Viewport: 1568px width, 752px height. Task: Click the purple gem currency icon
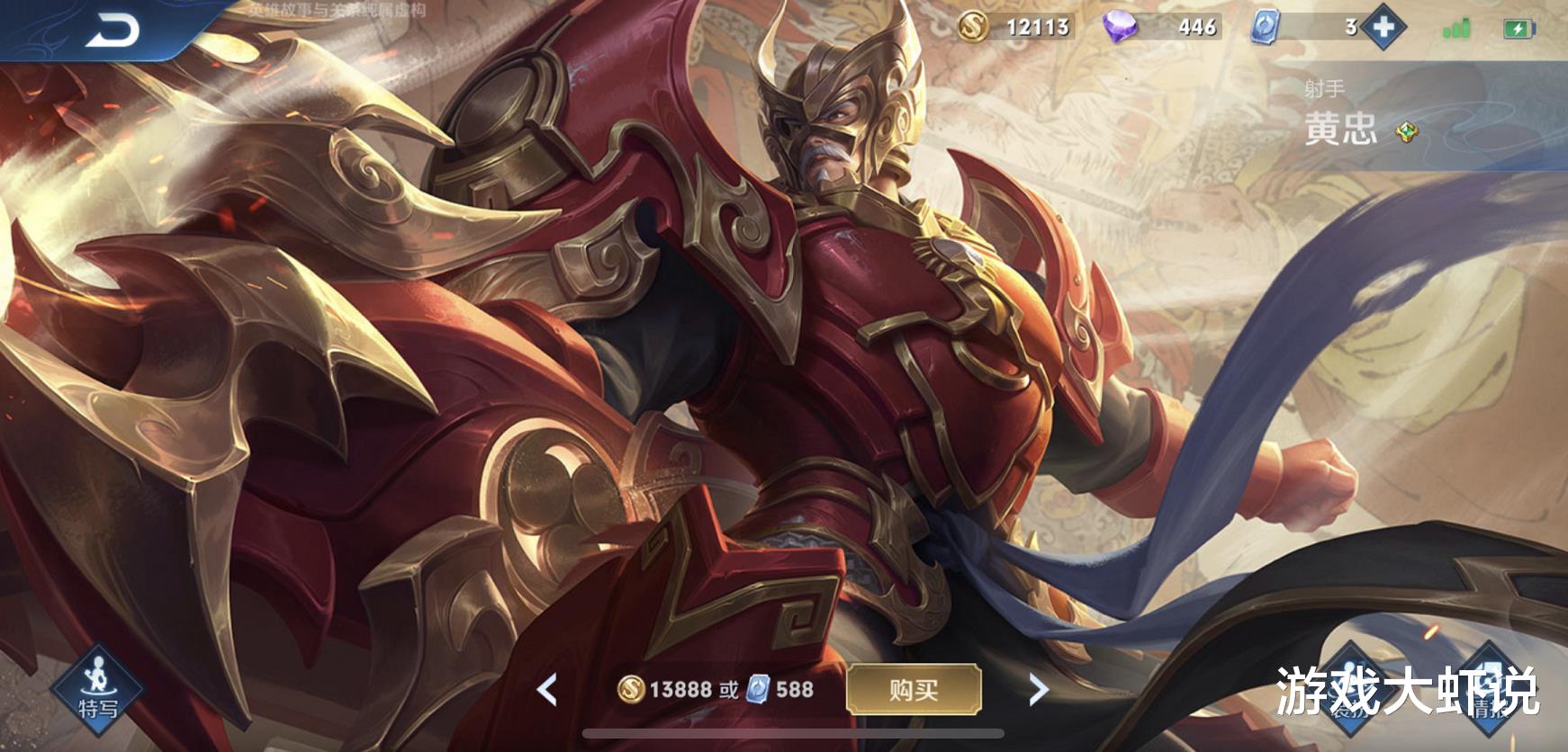pyautogui.click(x=1119, y=29)
